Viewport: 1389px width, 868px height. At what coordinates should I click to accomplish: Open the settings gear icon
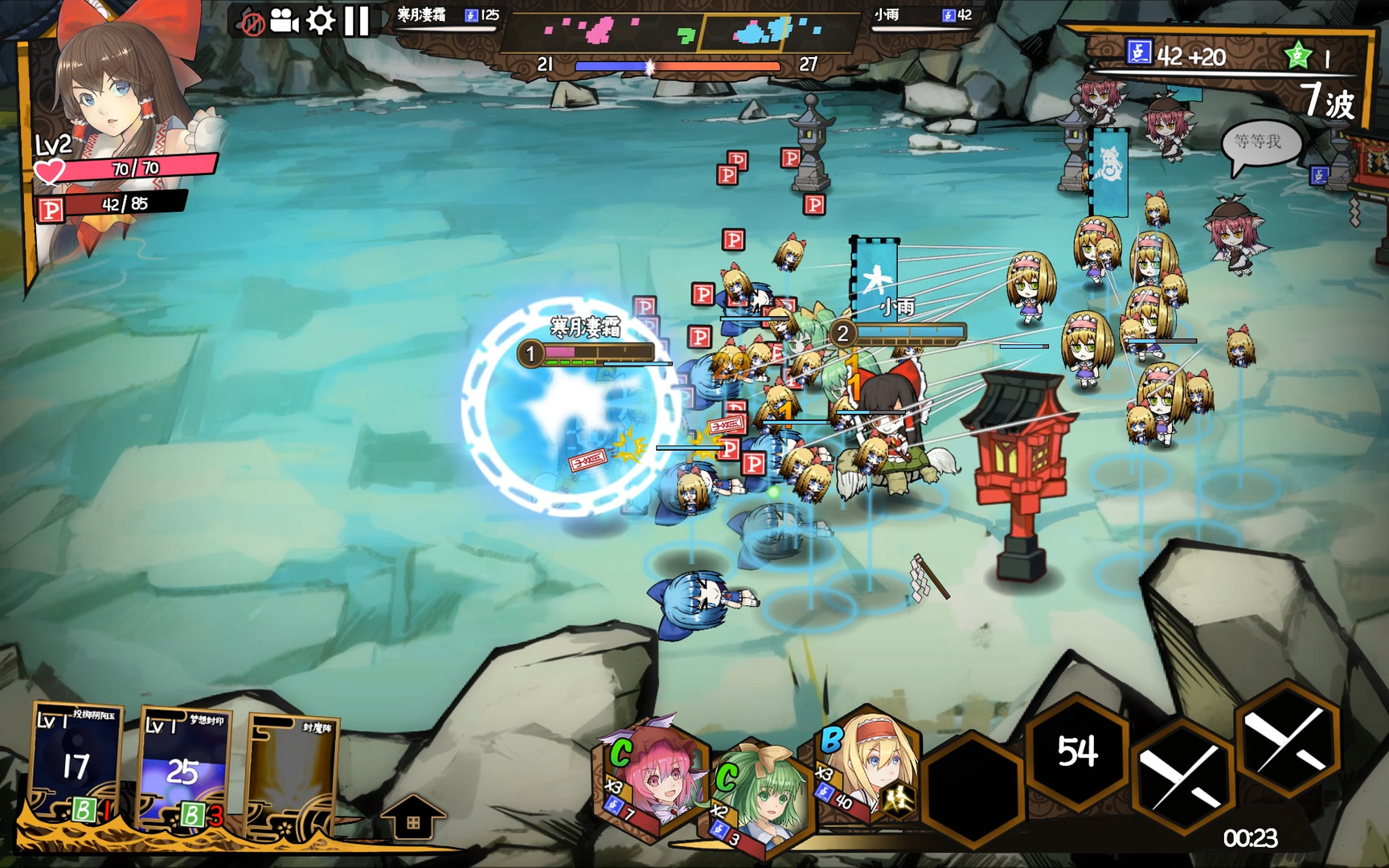(322, 22)
